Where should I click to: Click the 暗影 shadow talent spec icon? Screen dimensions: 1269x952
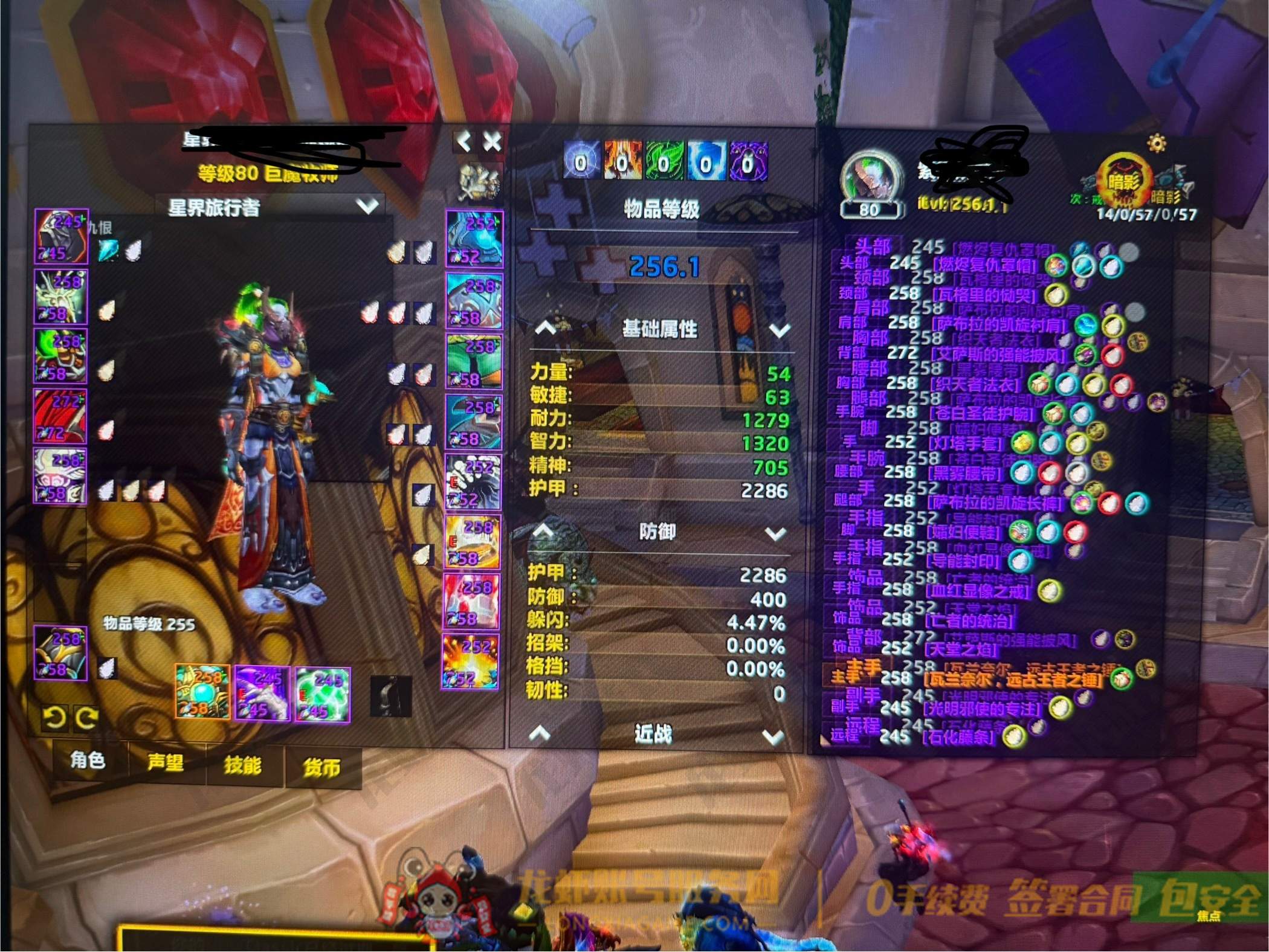click(1125, 182)
